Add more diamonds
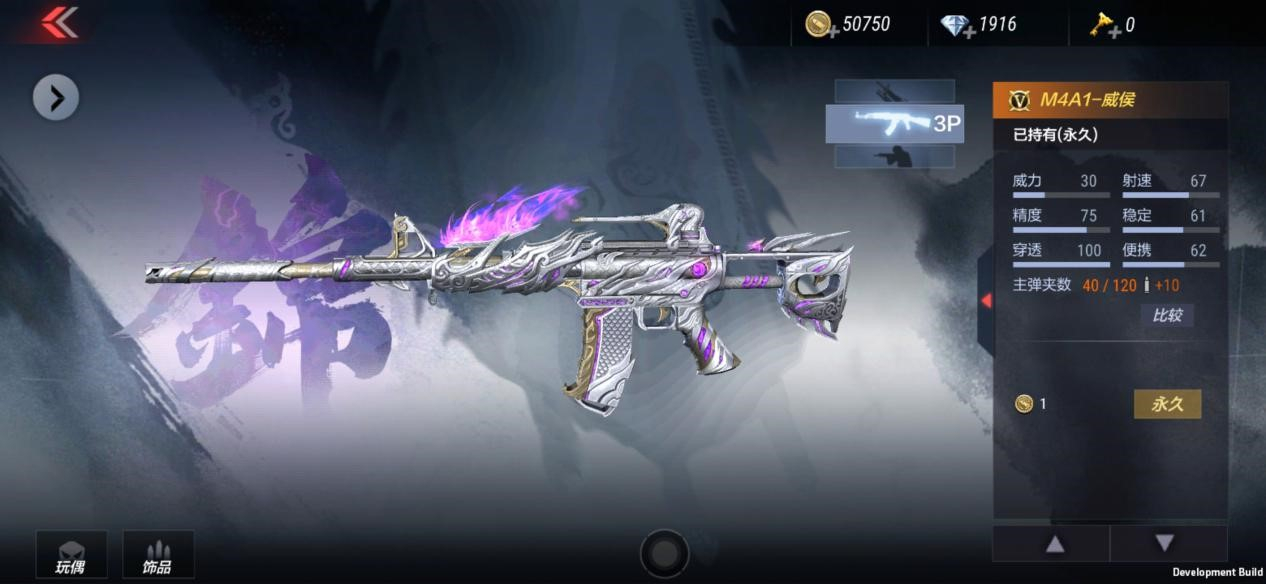This screenshot has width=1266, height=584. 957,25
